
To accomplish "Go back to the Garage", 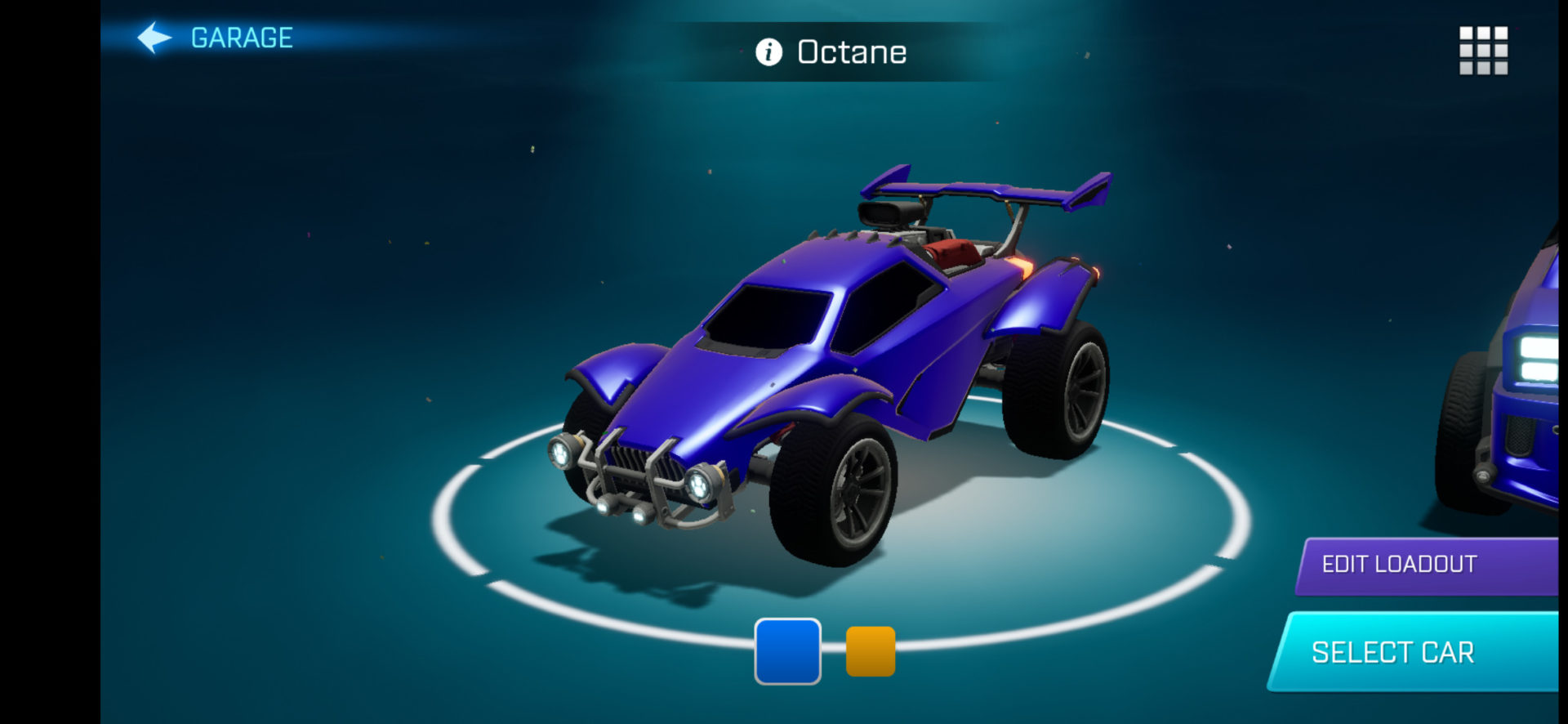I will [216, 38].
